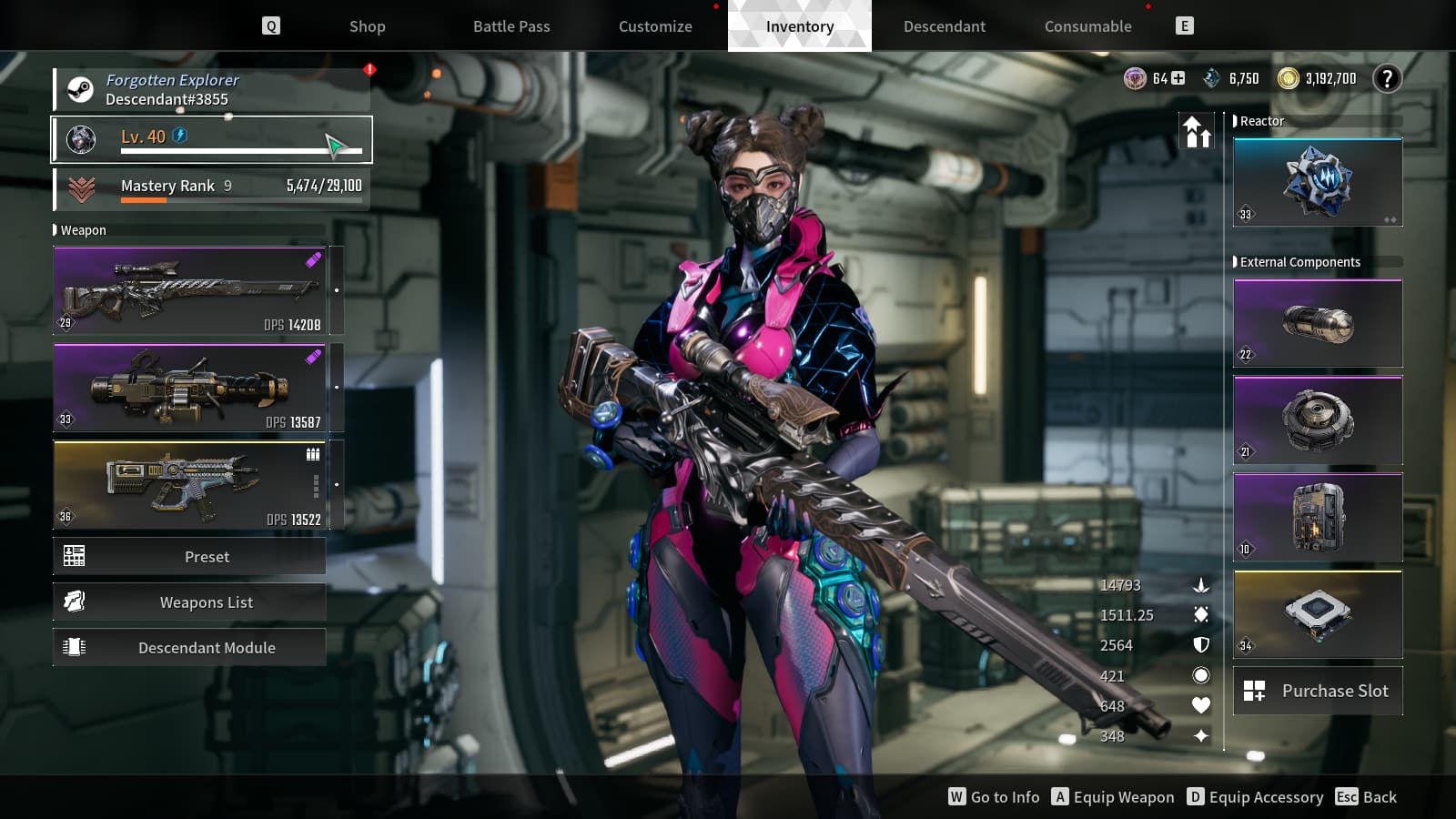This screenshot has height=819, width=1456.
Task: Open the Descendant tab
Action: coord(944,26)
